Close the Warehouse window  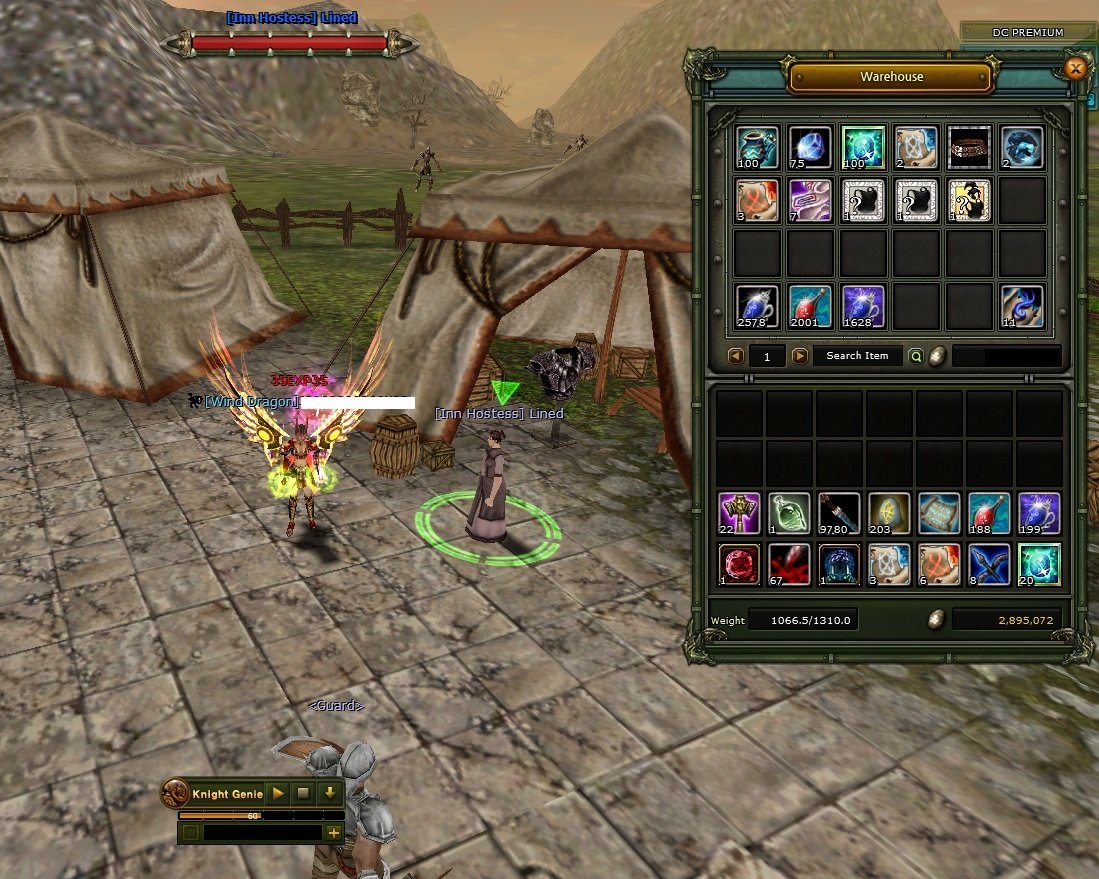pyautogui.click(x=1075, y=68)
